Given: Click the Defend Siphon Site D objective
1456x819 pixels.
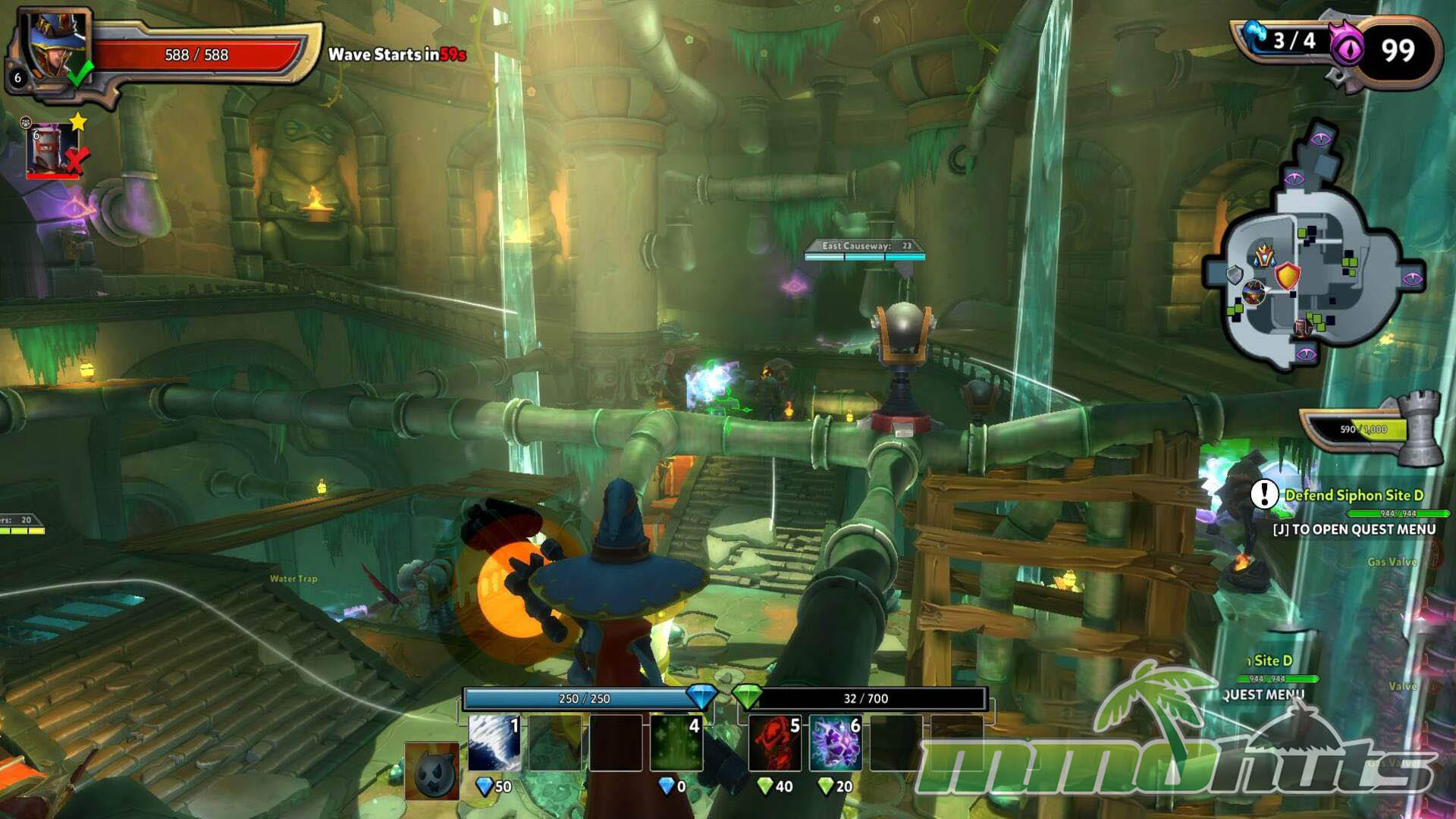Looking at the screenshot, I should (1354, 495).
